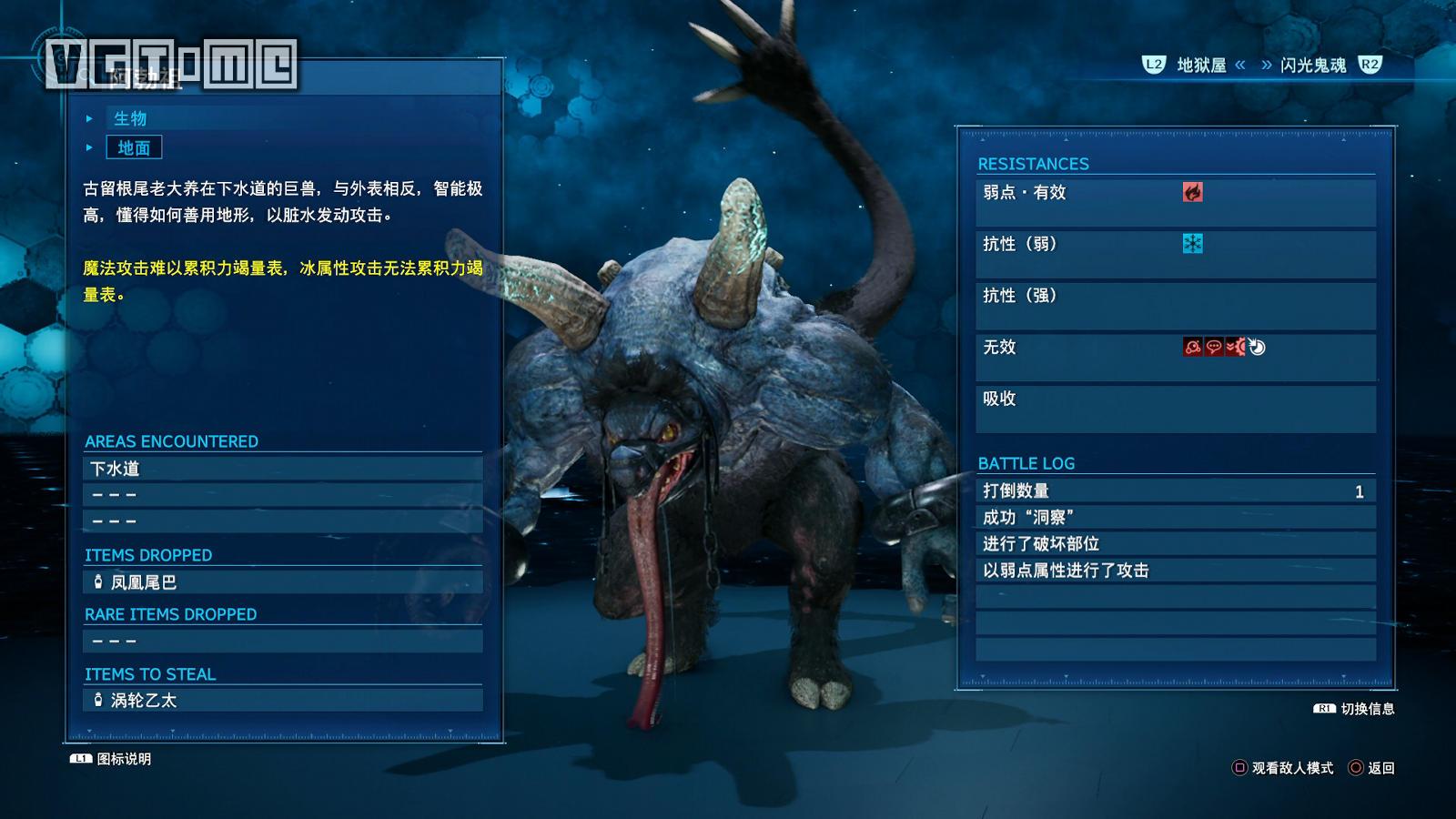Switch to the 地面 category tab
This screenshot has width=1456, height=819.
pos(133,148)
